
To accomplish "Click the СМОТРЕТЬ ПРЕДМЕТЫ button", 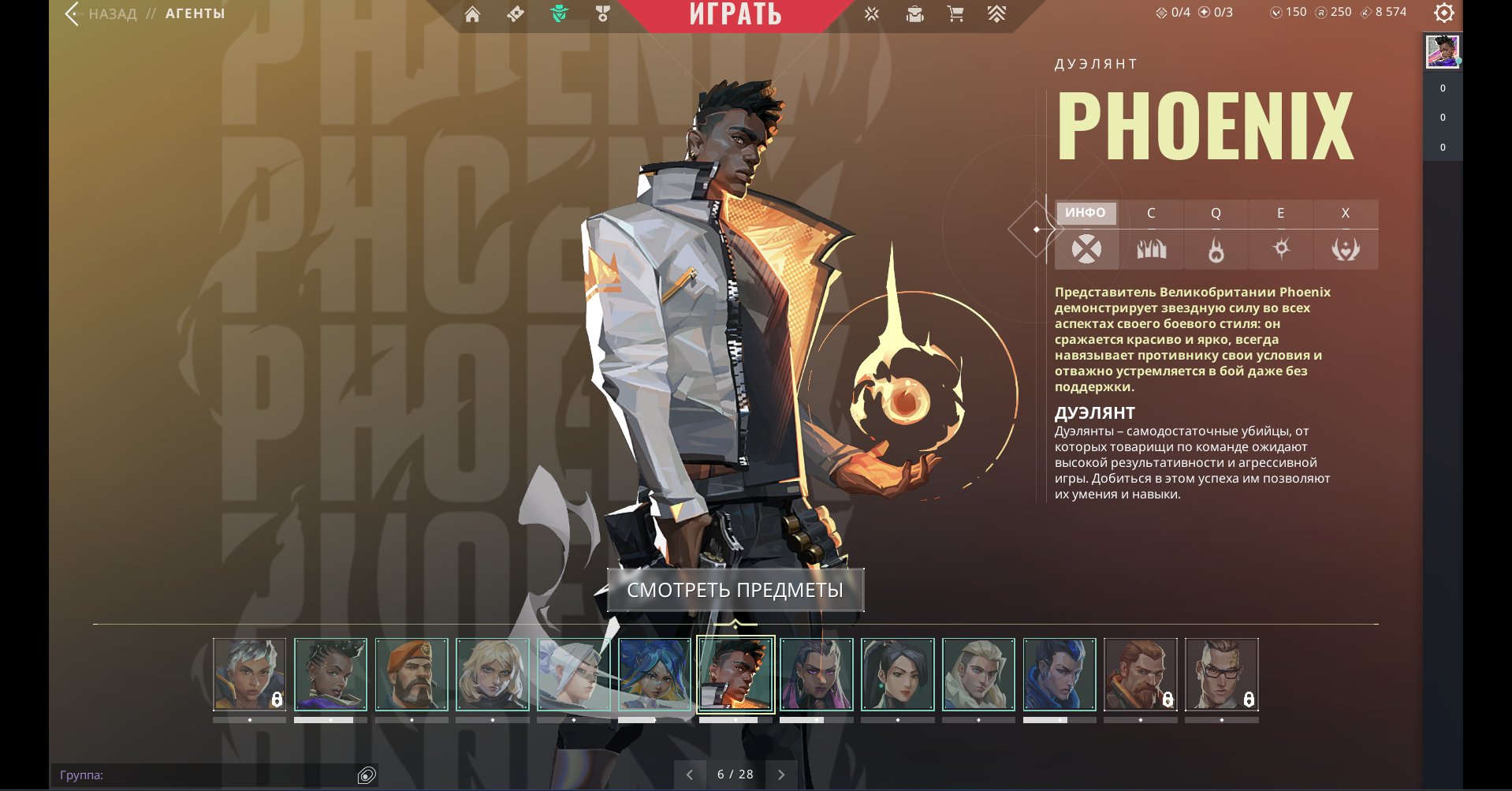I will point(735,590).
